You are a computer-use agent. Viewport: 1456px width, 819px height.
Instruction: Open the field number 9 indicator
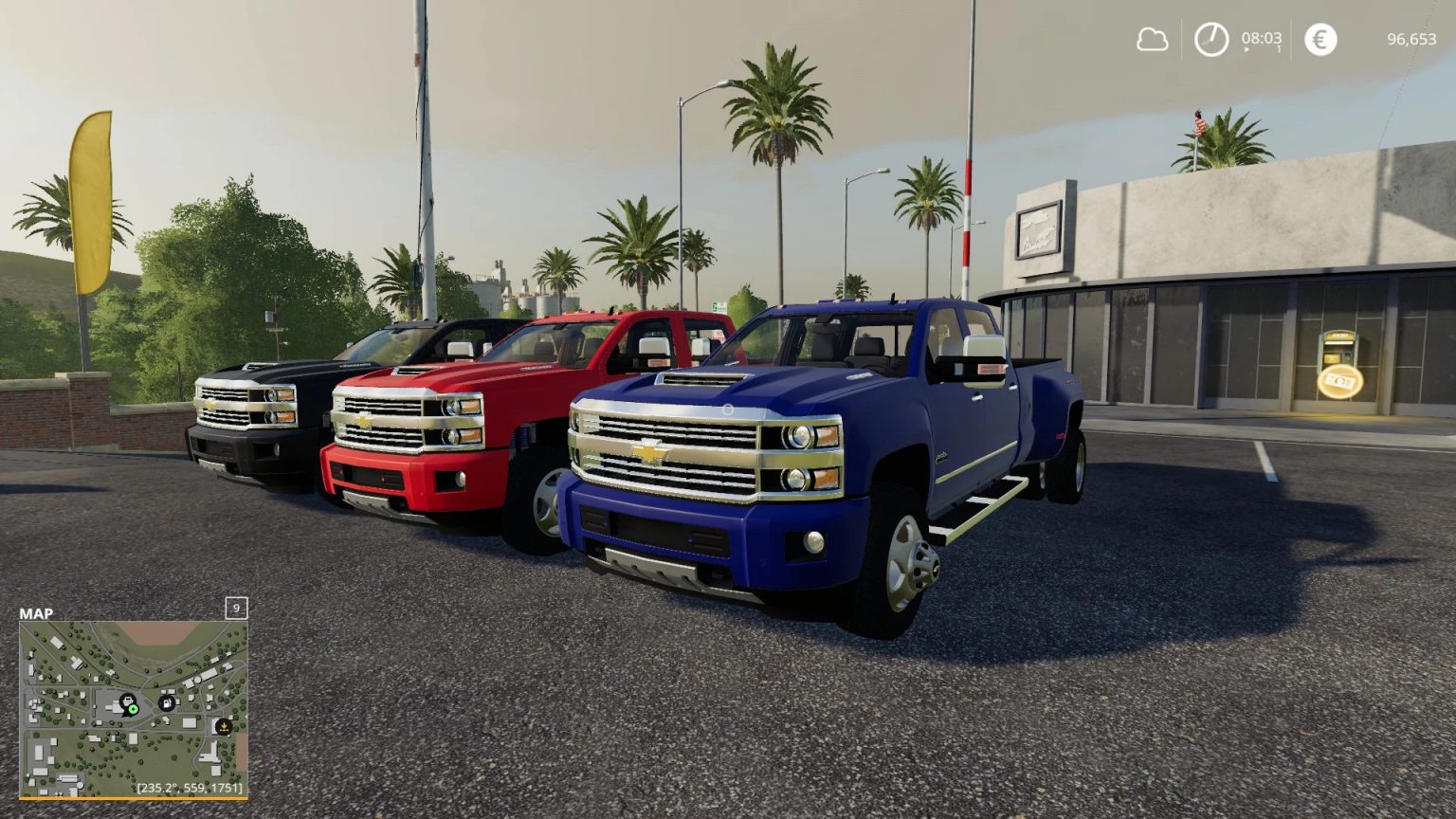(236, 608)
